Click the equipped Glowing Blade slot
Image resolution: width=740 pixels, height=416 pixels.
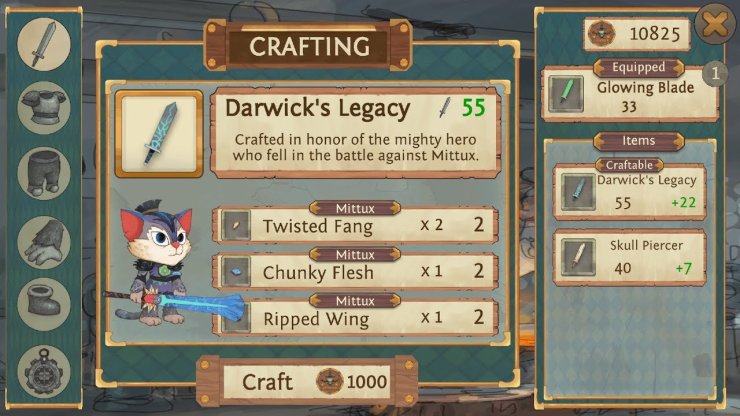tap(629, 94)
